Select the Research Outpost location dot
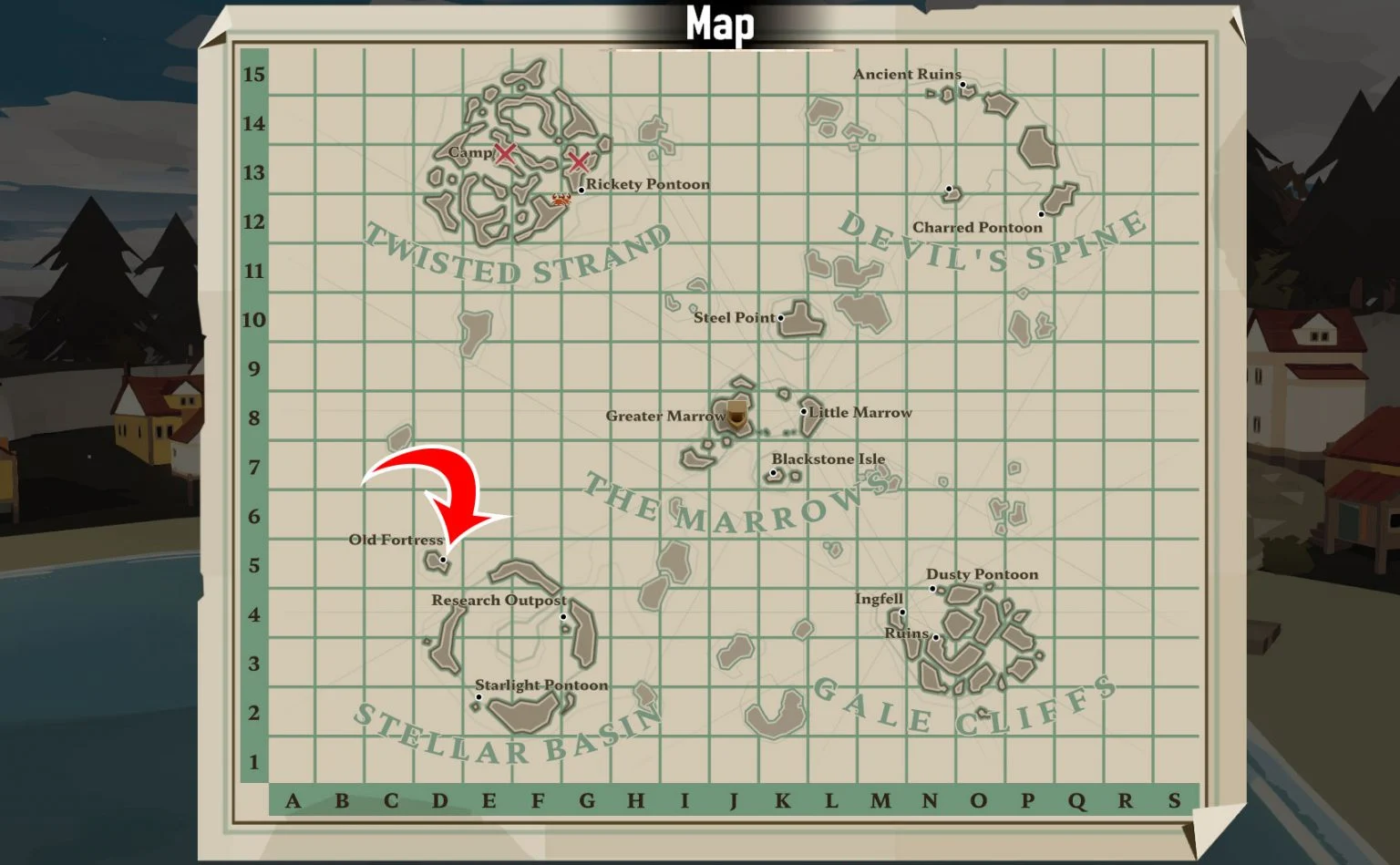Screen dimensions: 1400x865 pos(562,614)
